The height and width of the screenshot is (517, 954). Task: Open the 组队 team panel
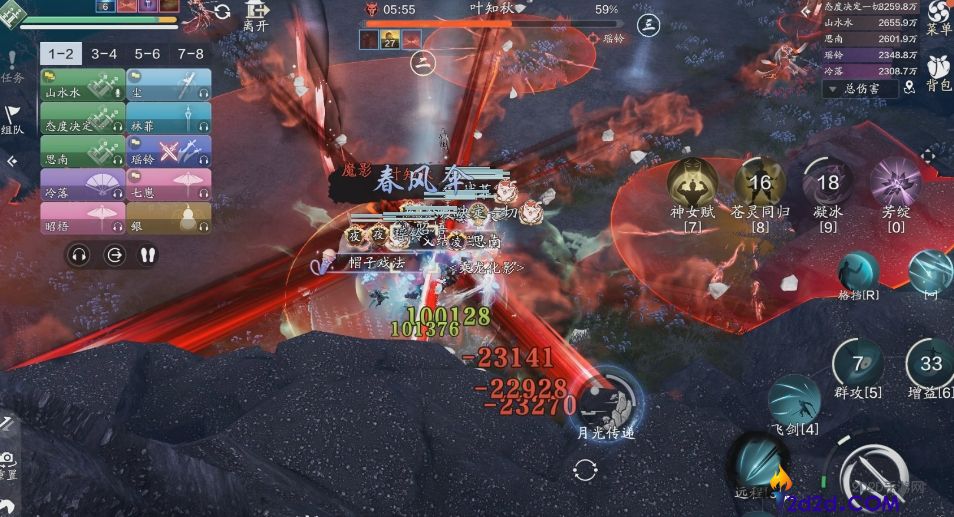pyautogui.click(x=12, y=119)
